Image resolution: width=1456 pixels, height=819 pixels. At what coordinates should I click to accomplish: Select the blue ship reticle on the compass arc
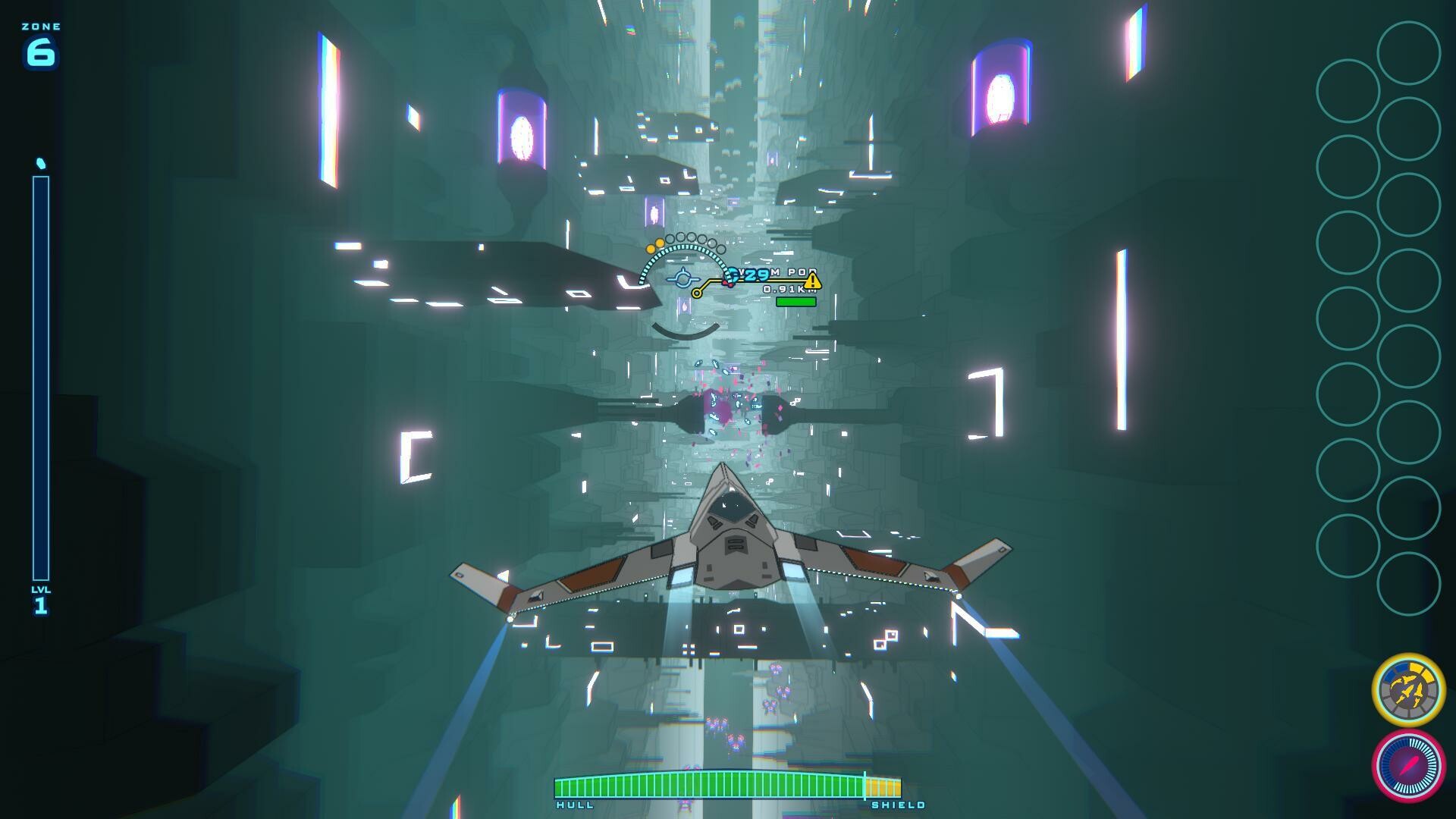[684, 279]
